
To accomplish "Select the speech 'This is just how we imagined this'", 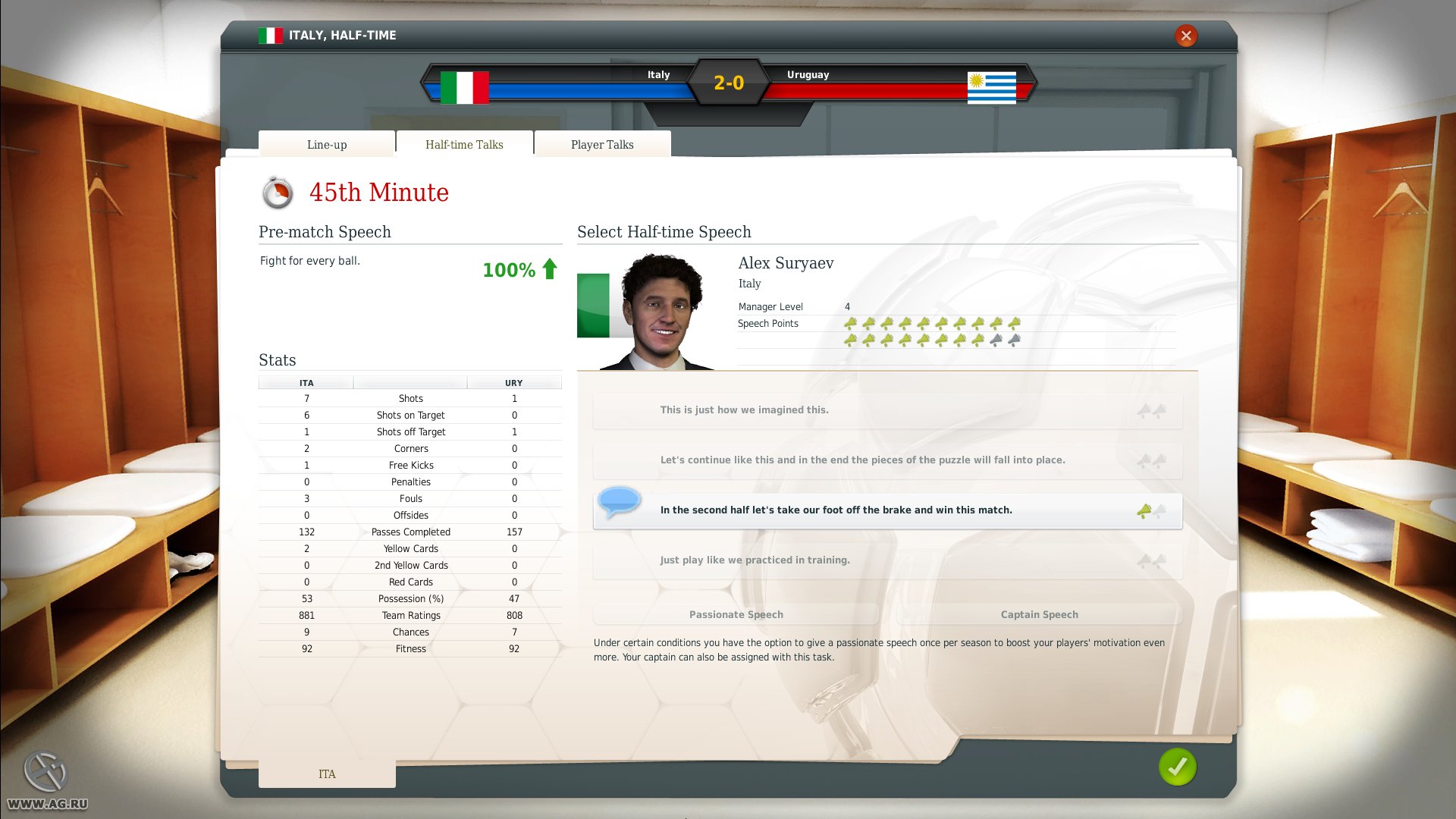I will tap(887, 409).
